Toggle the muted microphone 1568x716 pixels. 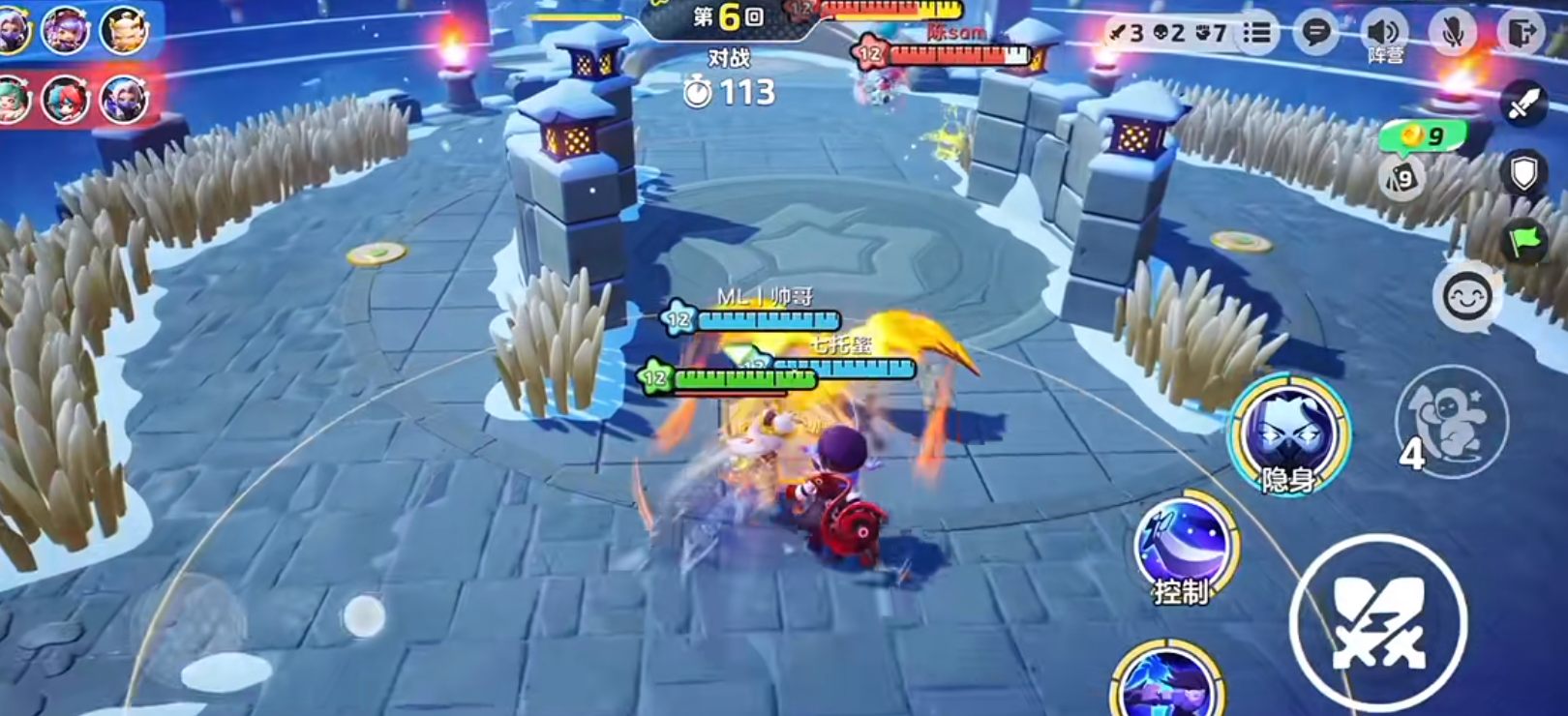[x=1453, y=33]
